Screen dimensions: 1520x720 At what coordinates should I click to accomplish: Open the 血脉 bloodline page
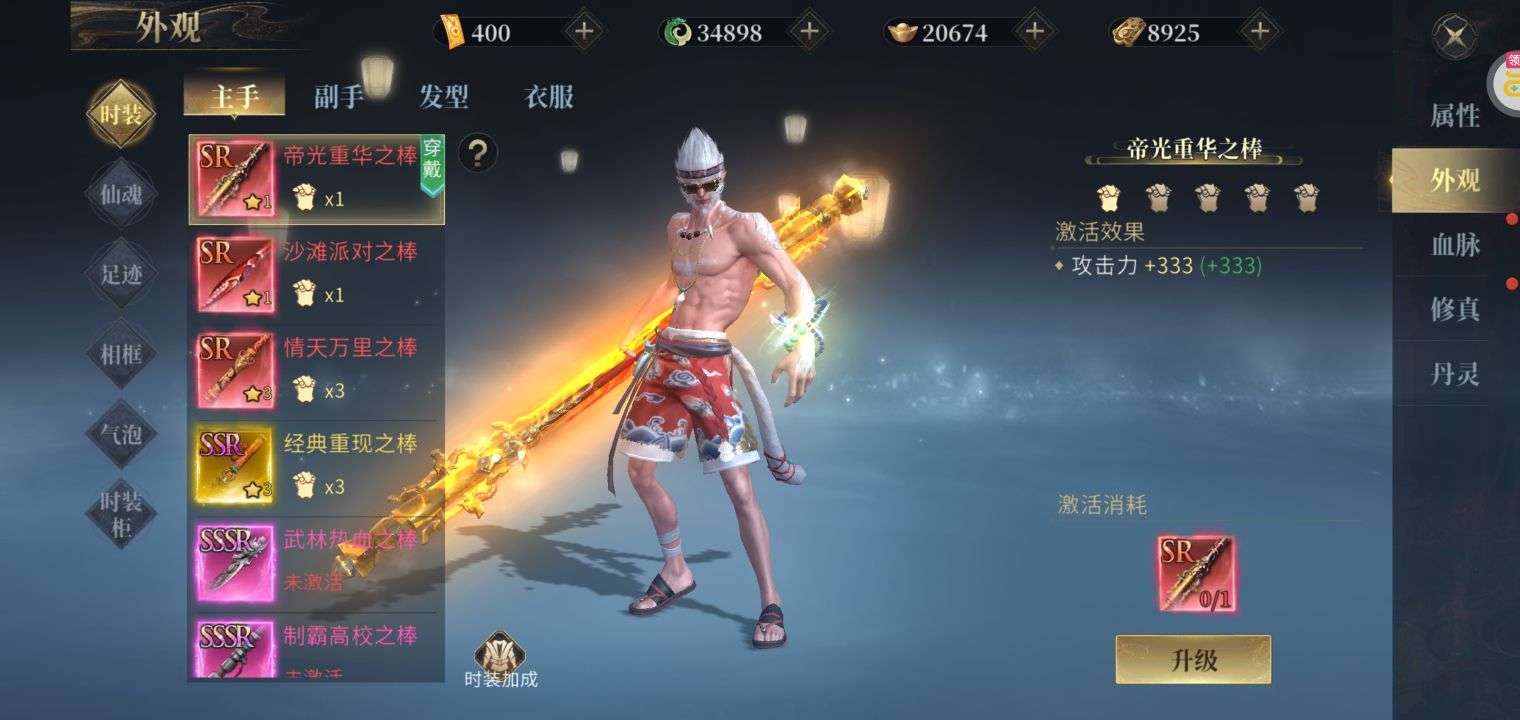1454,245
